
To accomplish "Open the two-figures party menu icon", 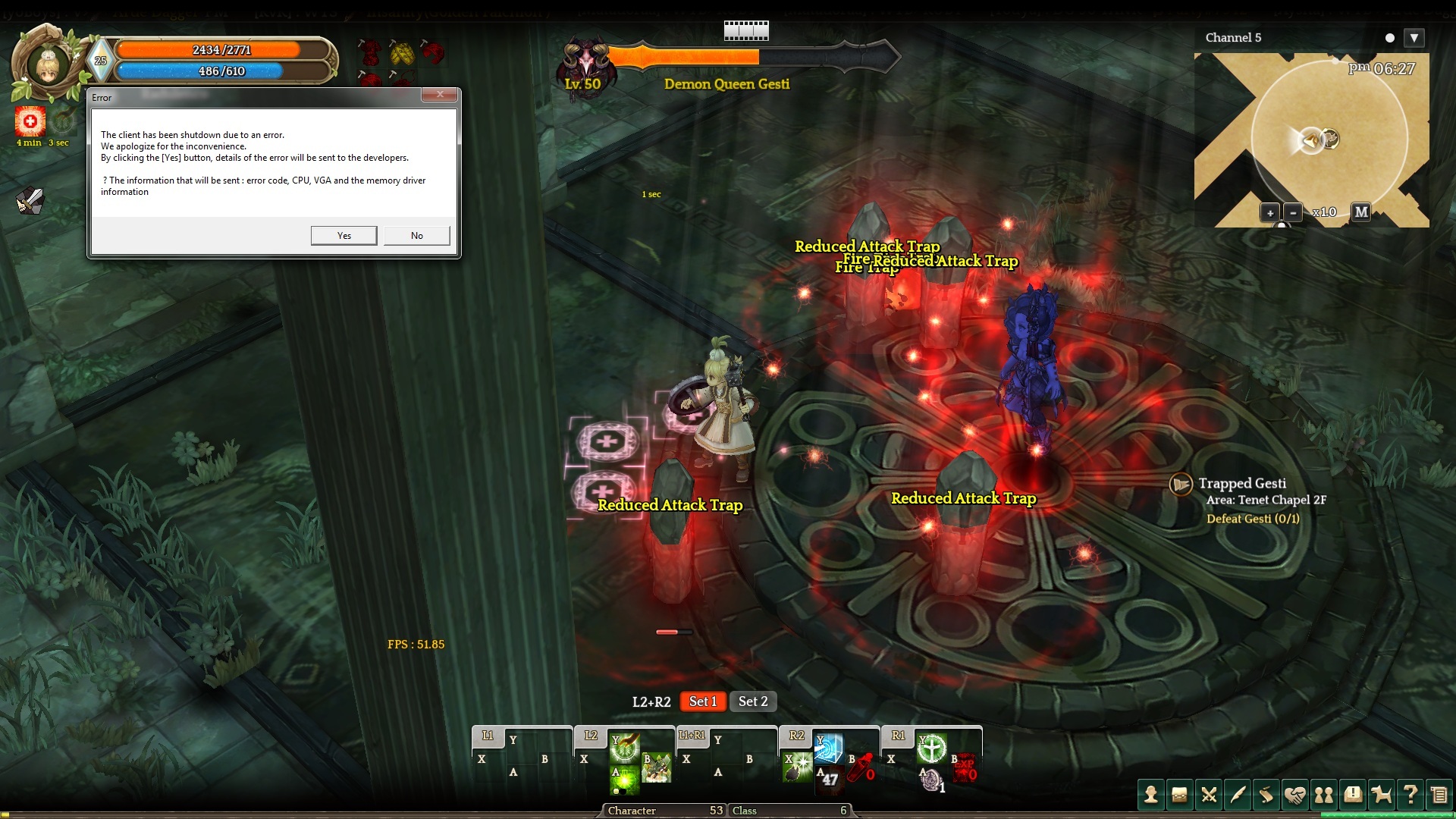I will click(x=1324, y=795).
